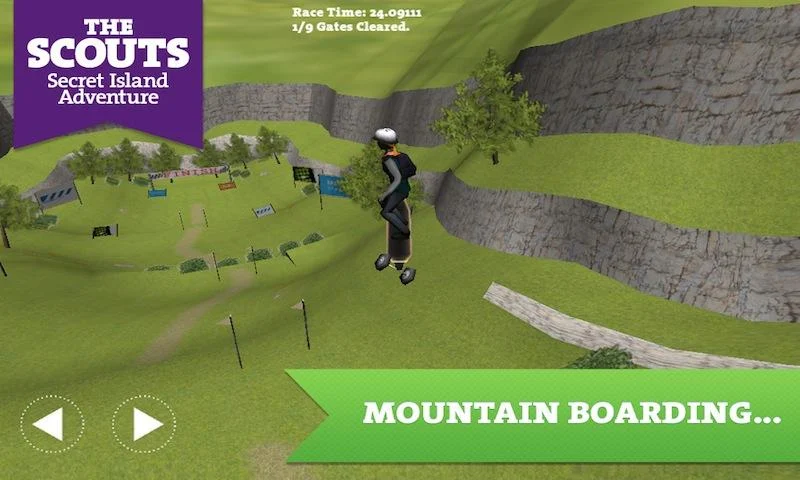Tap the left steering arrow button
Screen dimensions: 800x480
[51, 424]
